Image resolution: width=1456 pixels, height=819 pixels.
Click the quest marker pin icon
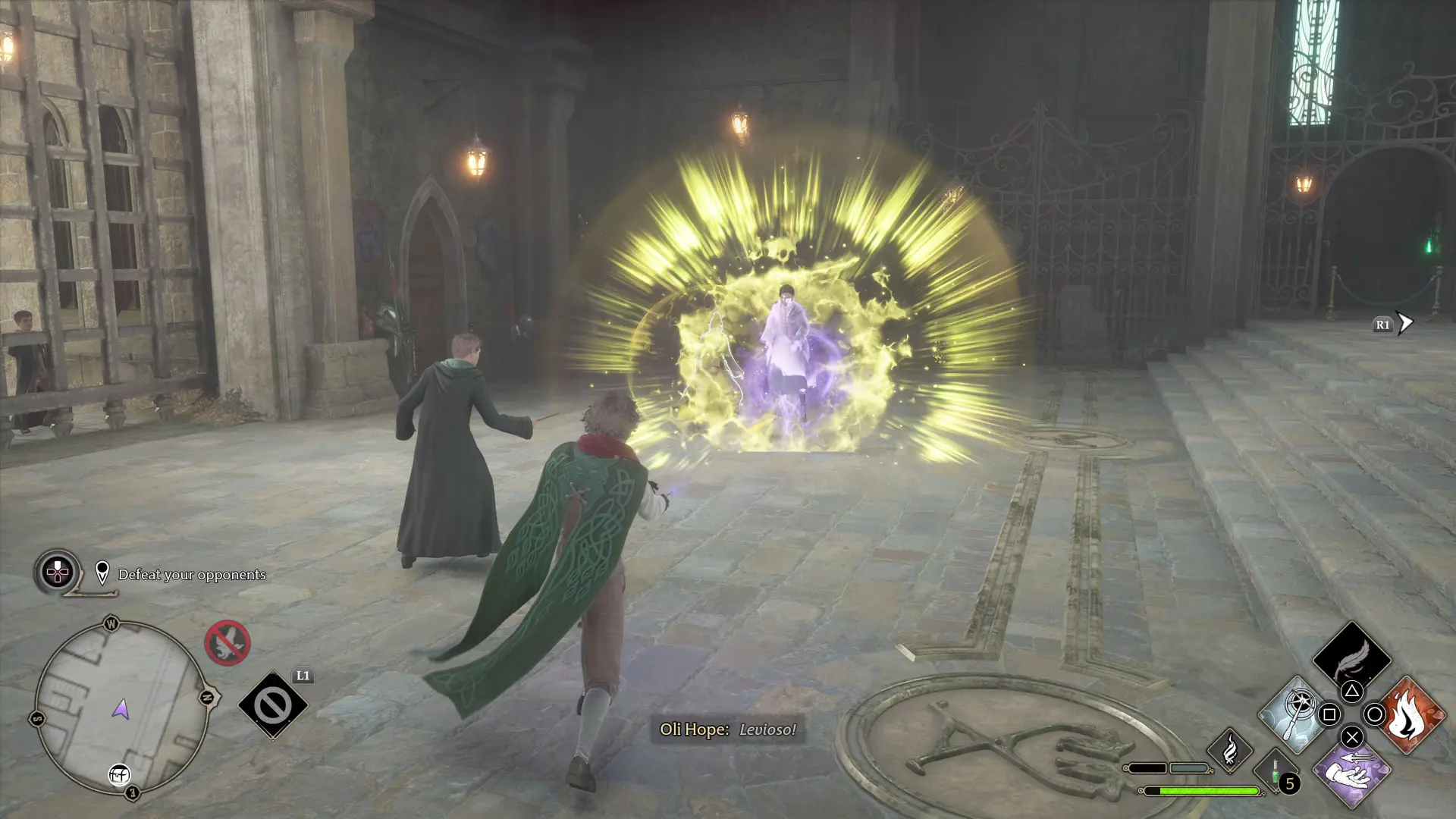102,573
